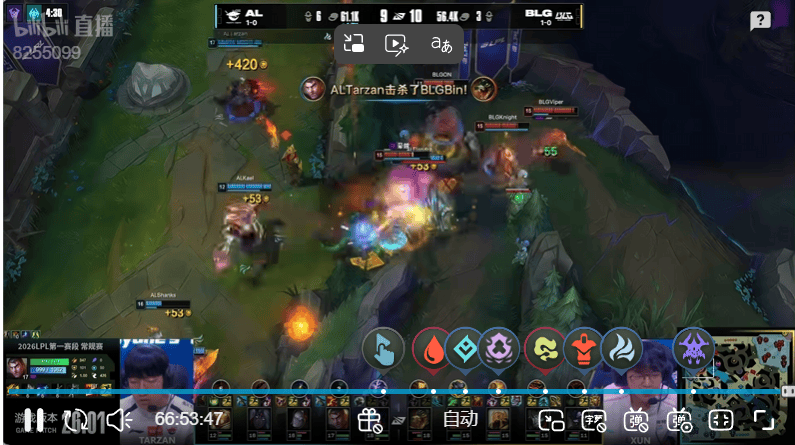Open the question mark help button
795x445 pixels.
tap(760, 21)
